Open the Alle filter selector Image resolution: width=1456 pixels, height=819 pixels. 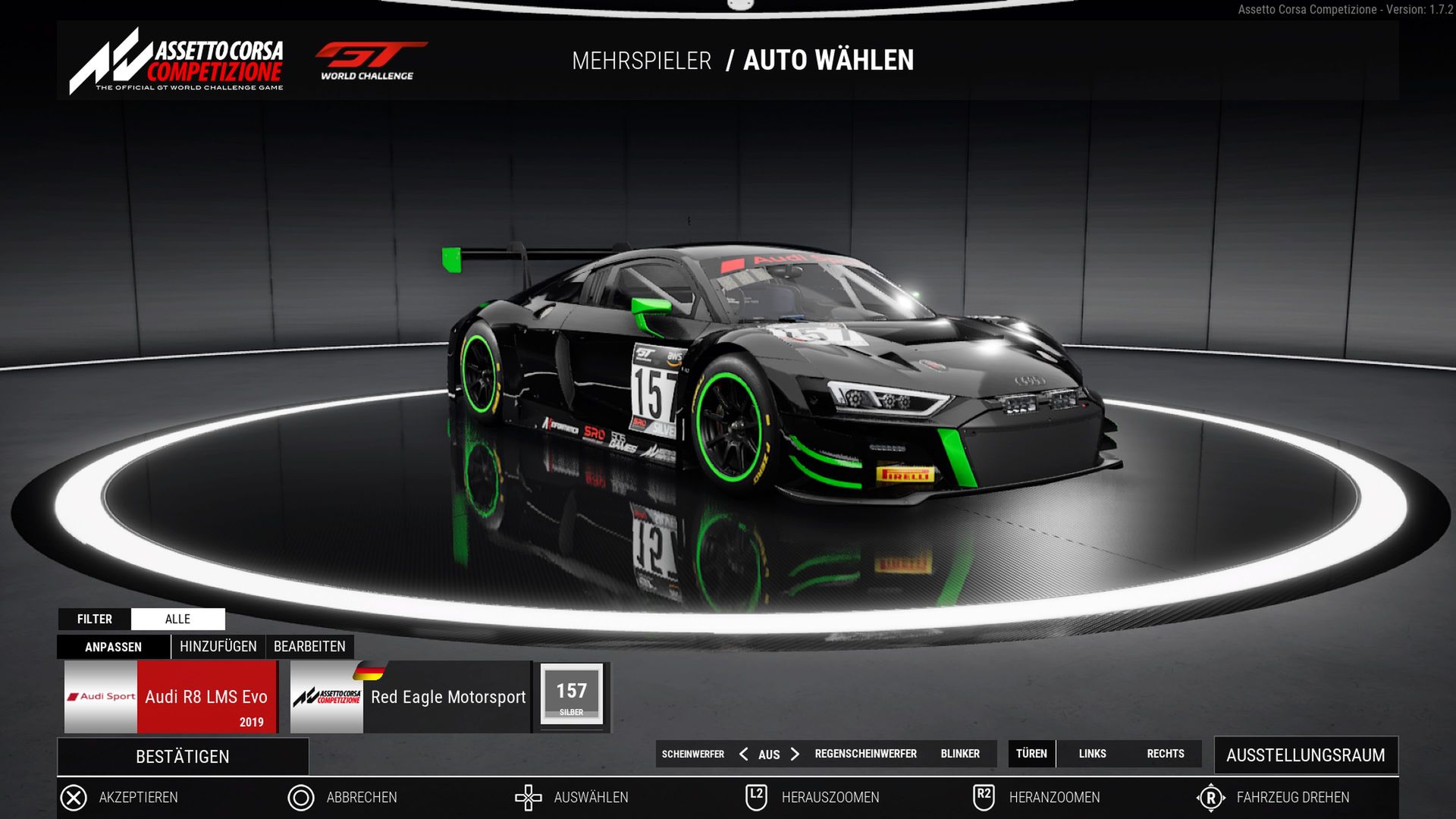coord(178,619)
